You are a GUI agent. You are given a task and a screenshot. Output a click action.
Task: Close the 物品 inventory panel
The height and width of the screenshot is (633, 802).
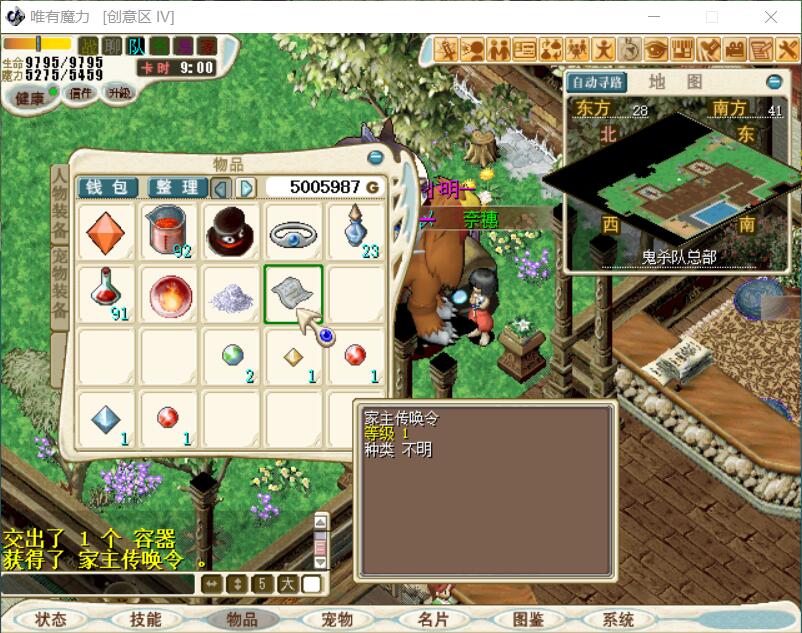tap(375, 158)
